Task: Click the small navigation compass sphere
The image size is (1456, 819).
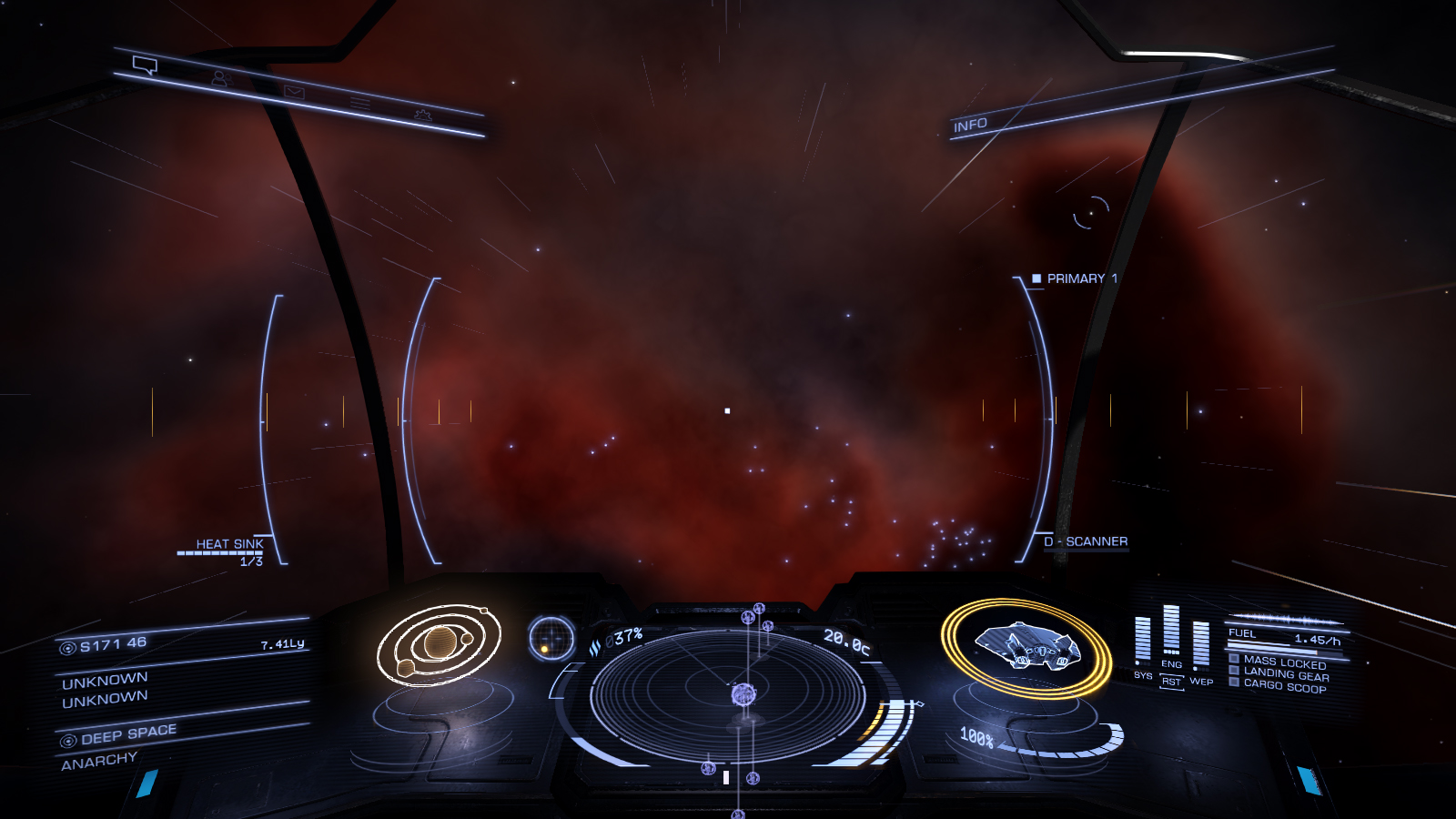Action: point(551,638)
